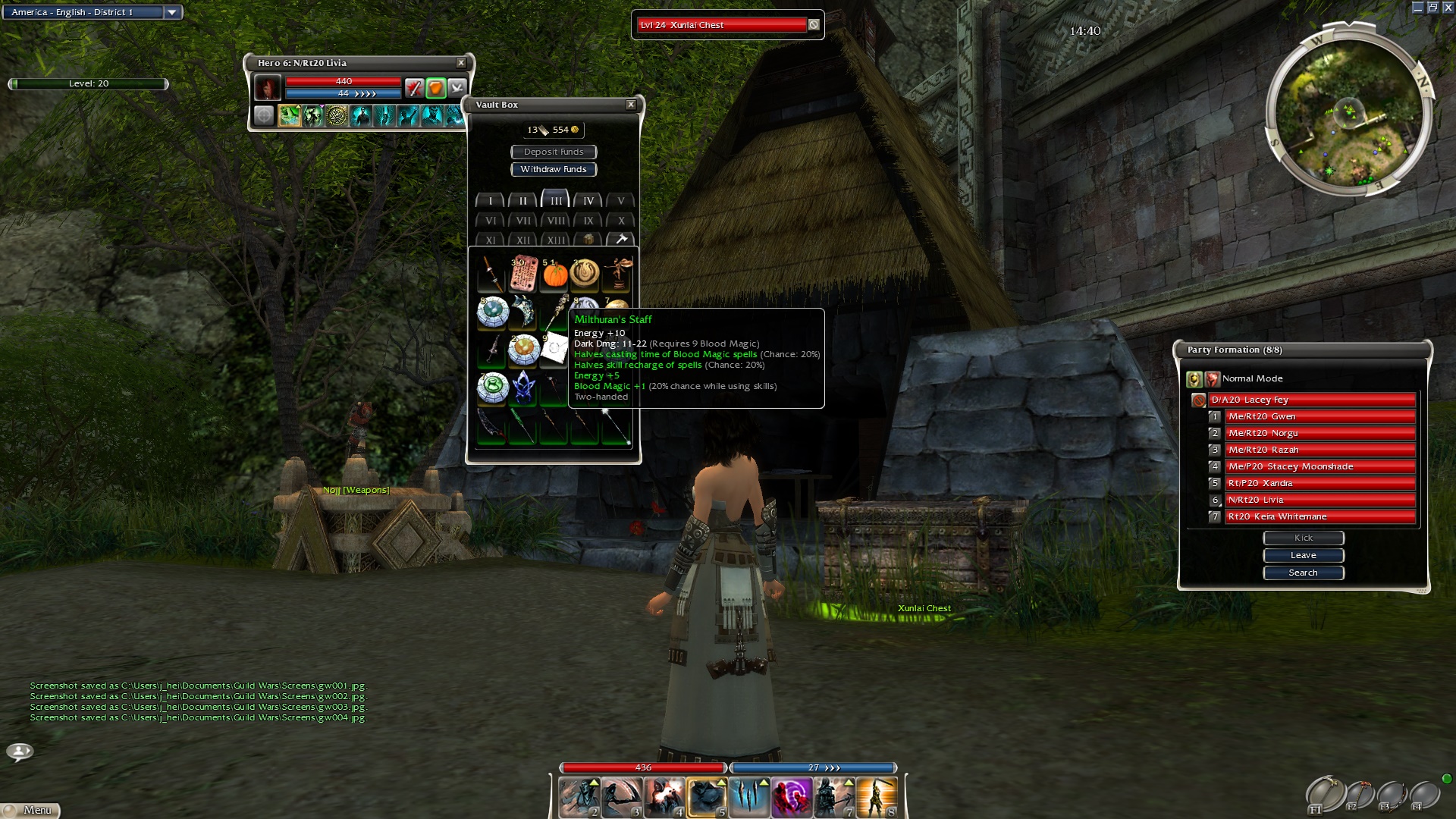This screenshot has height=819, width=1456.
Task: Open the district selection dropdown
Action: (172, 12)
